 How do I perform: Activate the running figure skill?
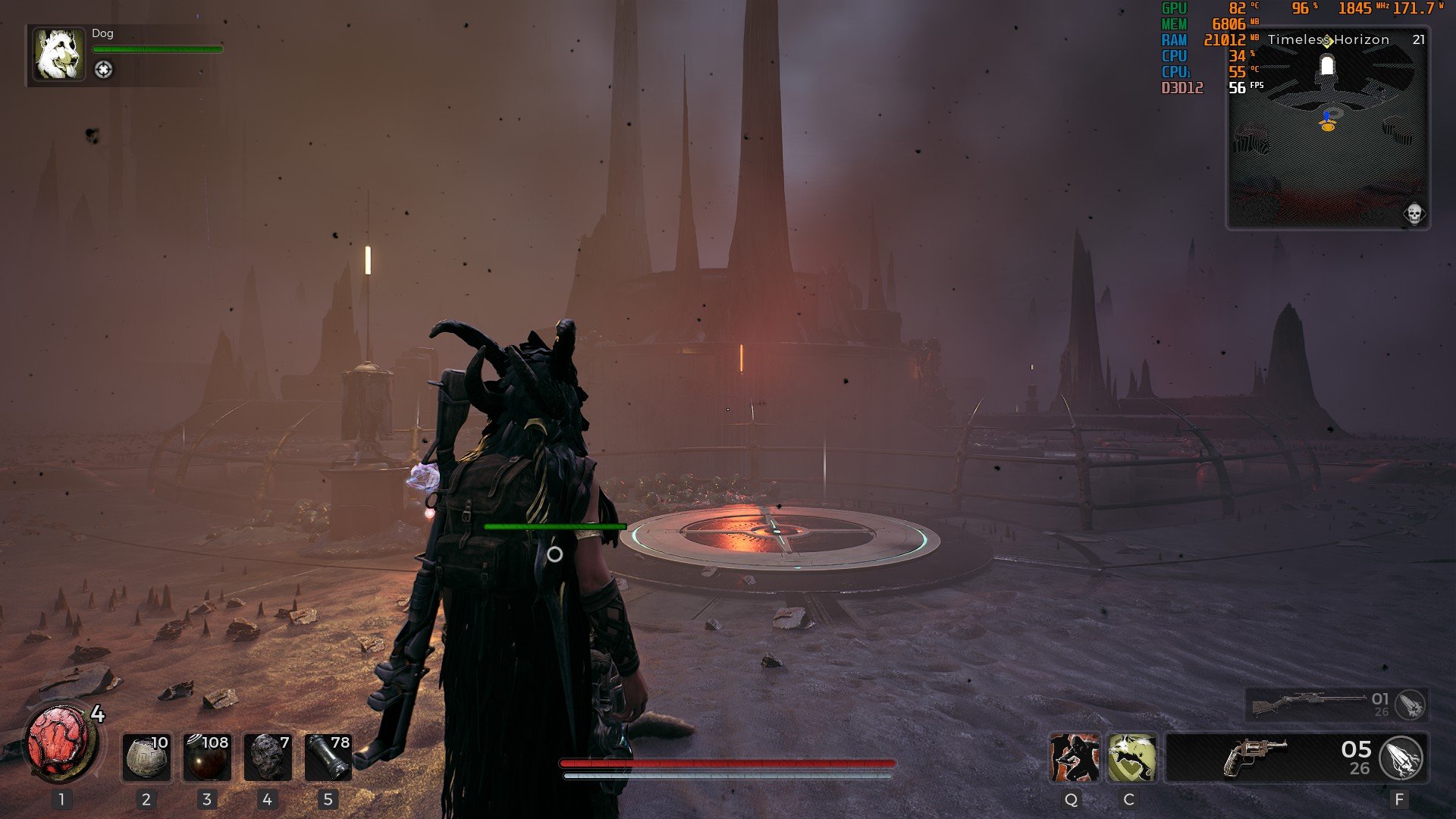click(x=1074, y=758)
